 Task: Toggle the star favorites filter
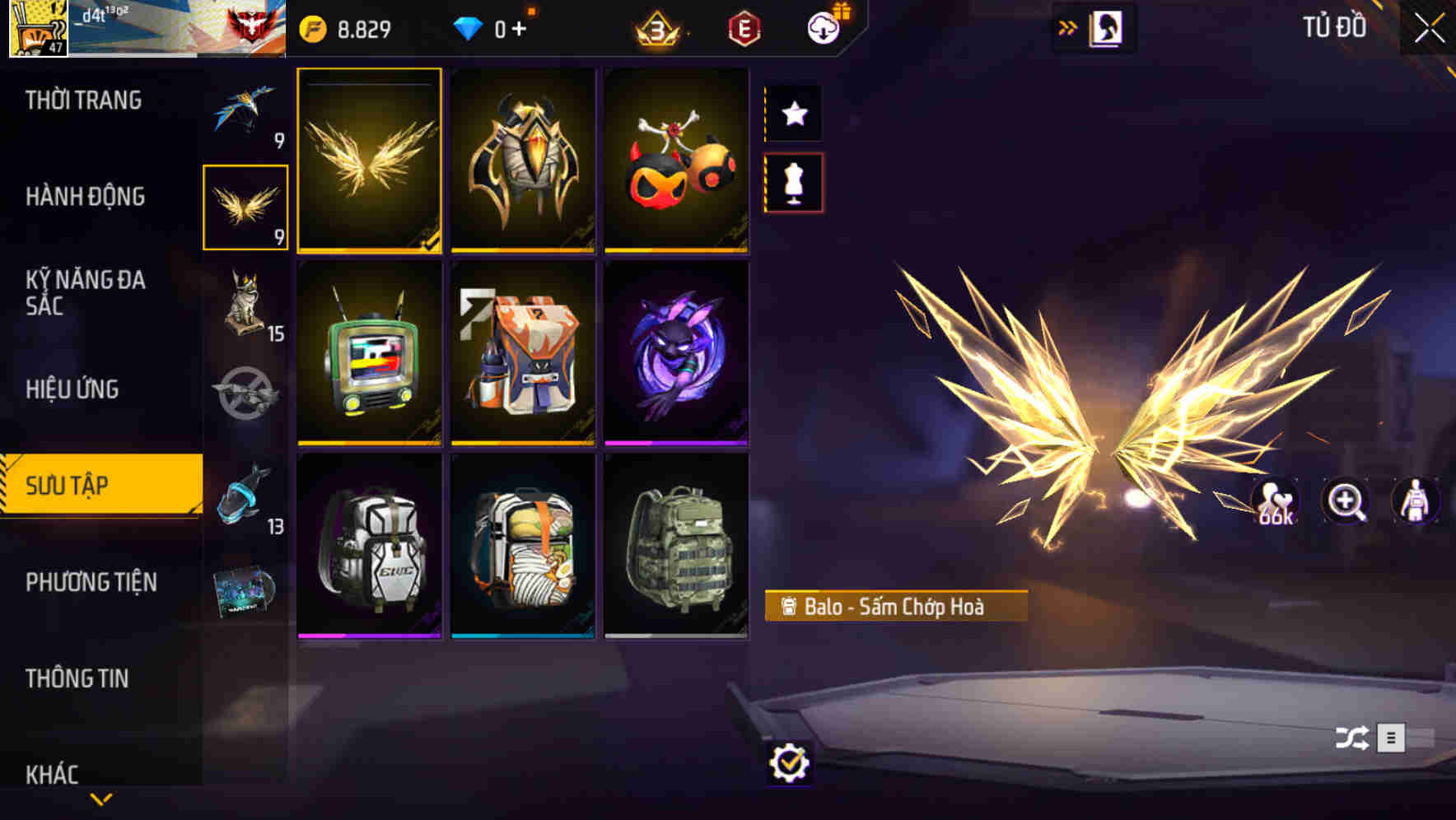793,114
